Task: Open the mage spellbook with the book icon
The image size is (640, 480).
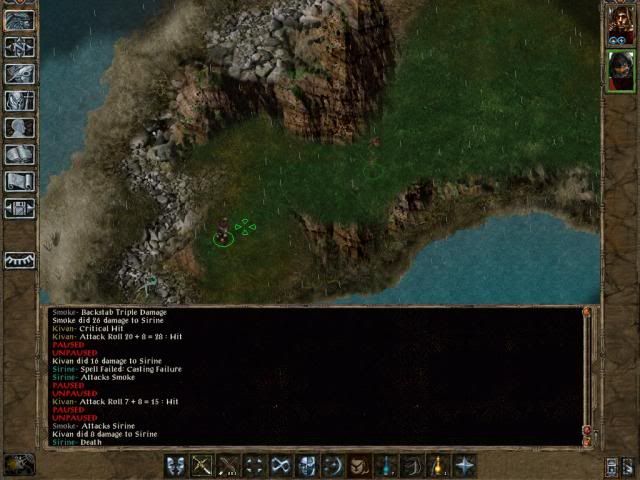Action: tap(20, 155)
